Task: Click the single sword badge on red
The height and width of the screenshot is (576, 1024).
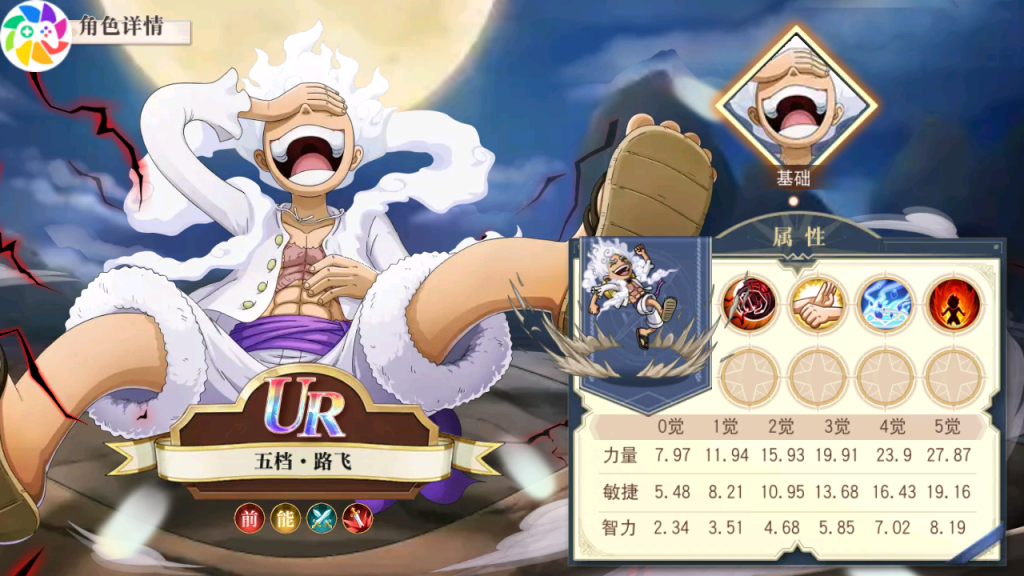Action: tap(357, 518)
